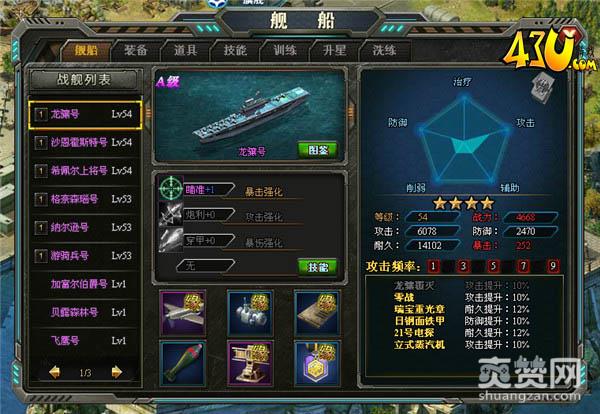The image size is (600, 414).
Task: Pick the 格奈森瑙号 warship entry
Action: point(85,200)
